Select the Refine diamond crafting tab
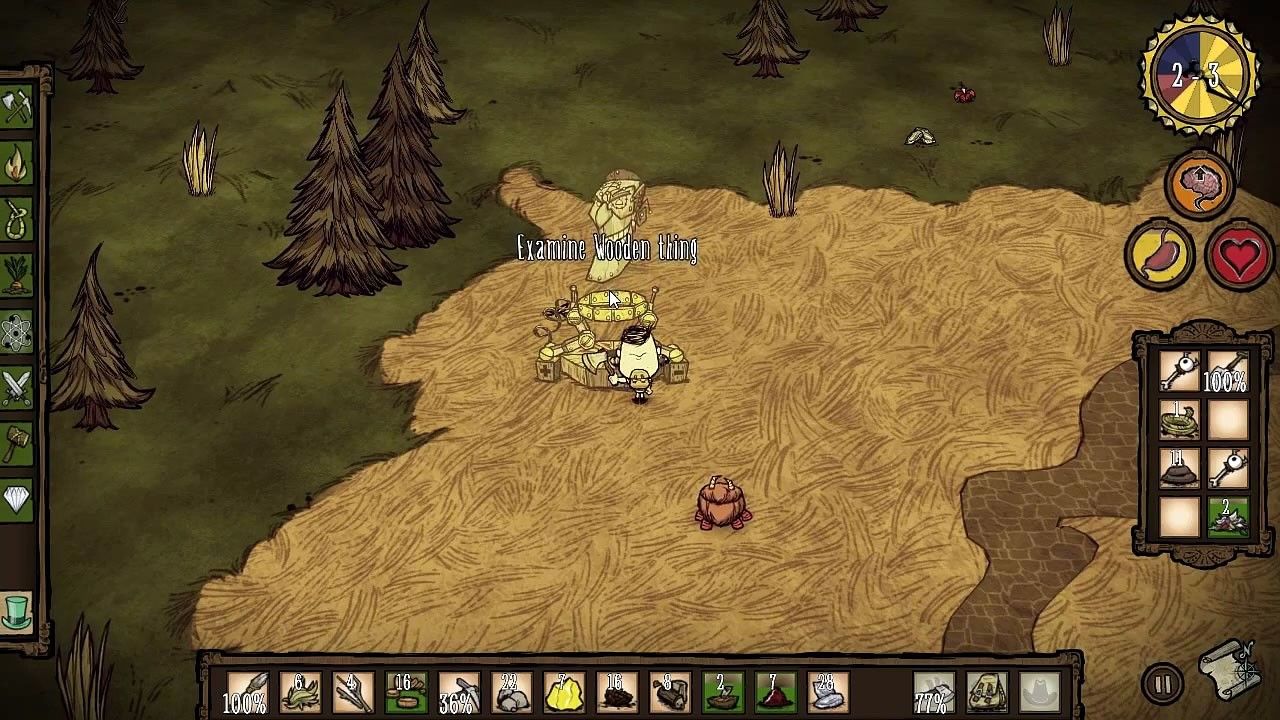Viewport: 1280px width, 720px height. click(17, 498)
